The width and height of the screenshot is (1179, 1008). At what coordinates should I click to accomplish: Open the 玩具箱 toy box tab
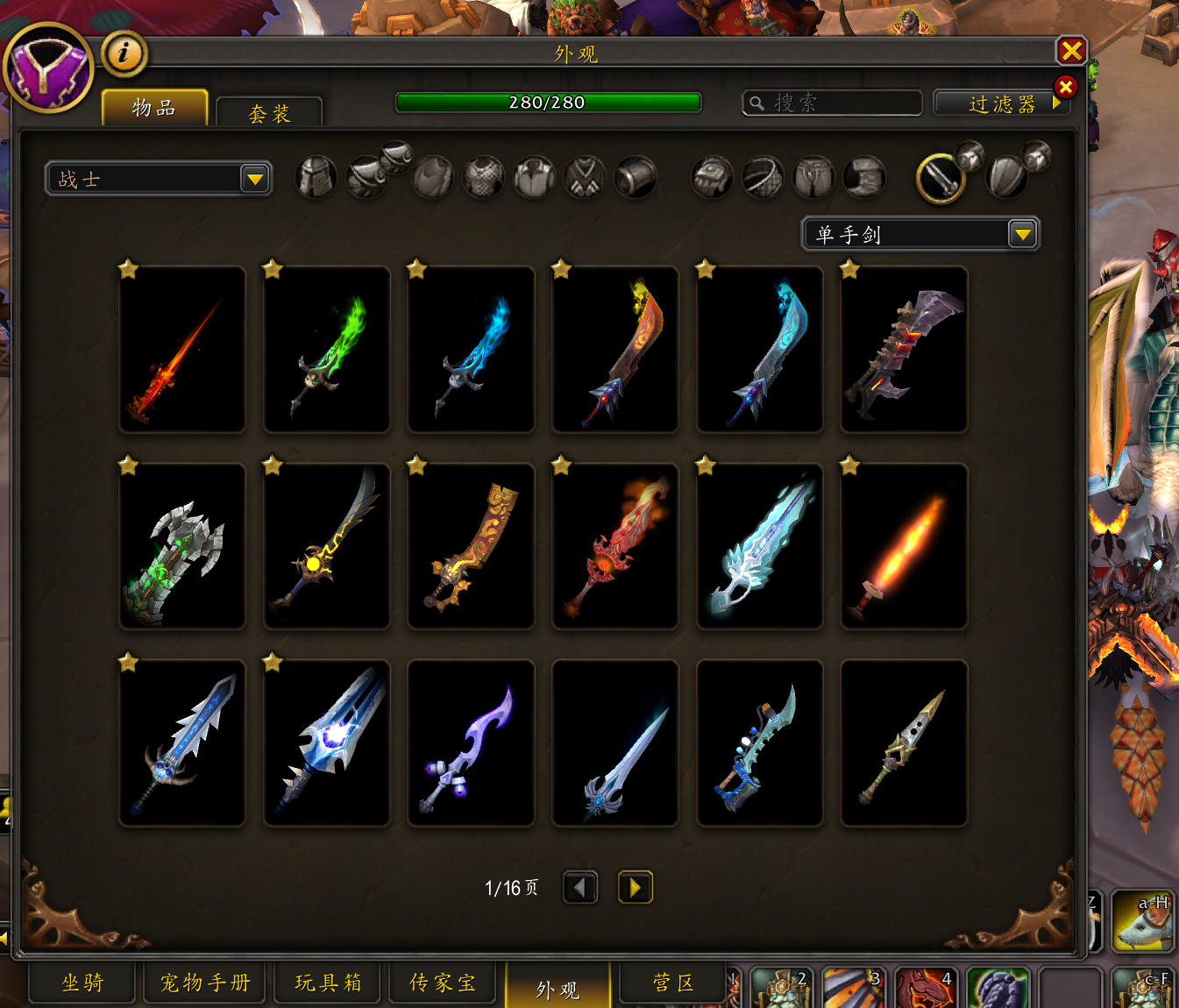(x=328, y=983)
